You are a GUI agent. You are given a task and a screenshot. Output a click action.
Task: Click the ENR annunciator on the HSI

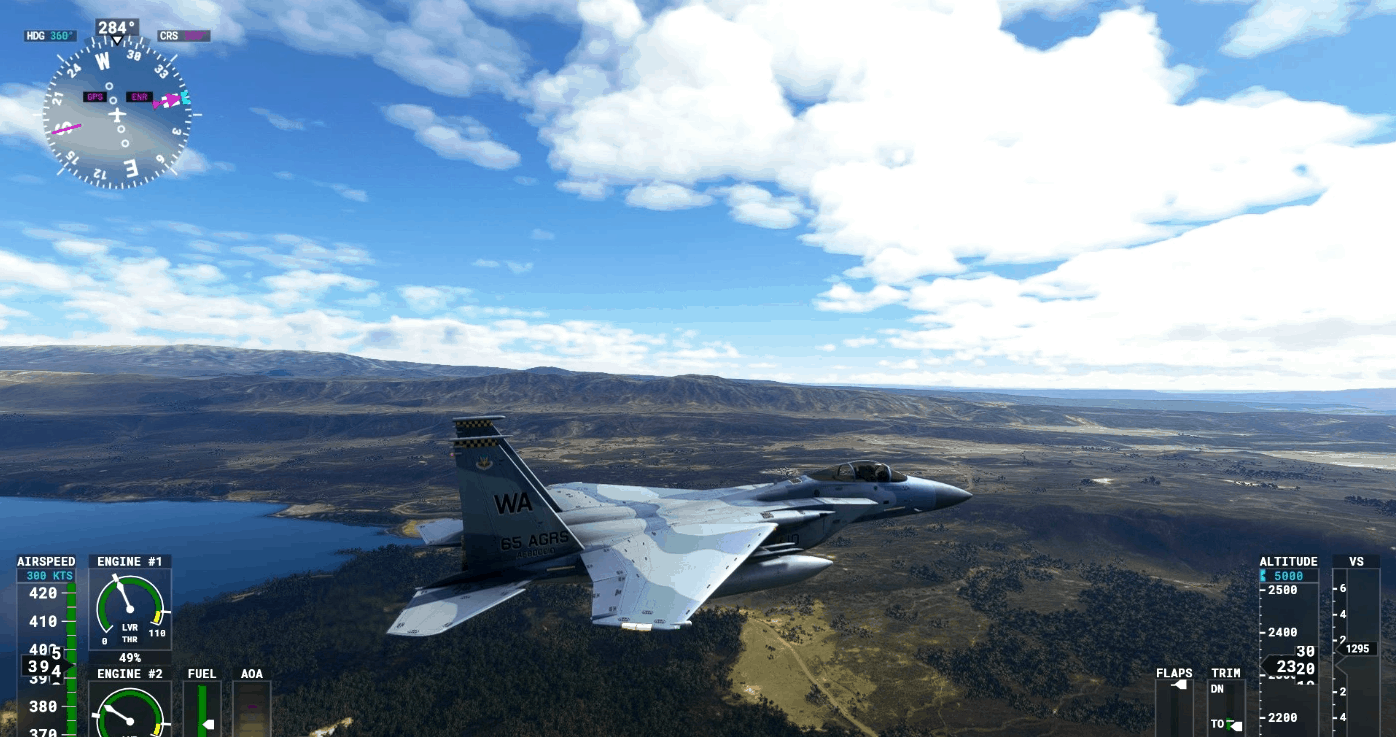137,97
